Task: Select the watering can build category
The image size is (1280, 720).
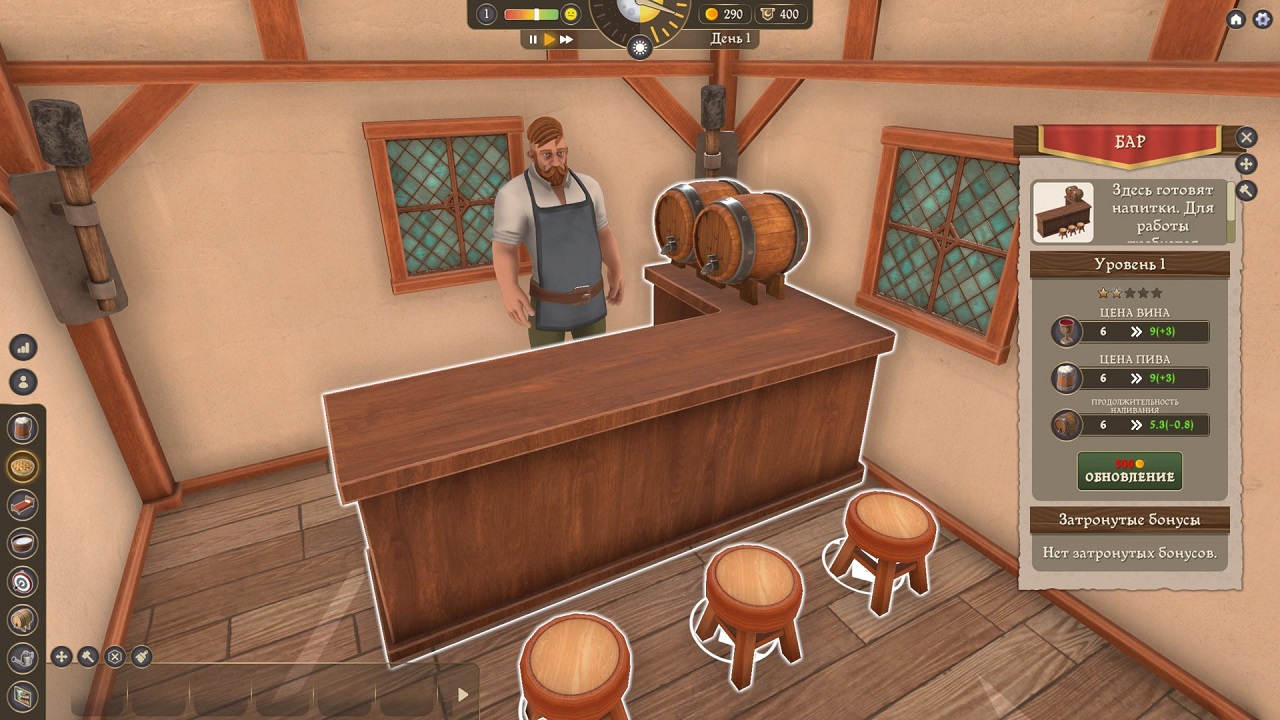Action: point(23,657)
